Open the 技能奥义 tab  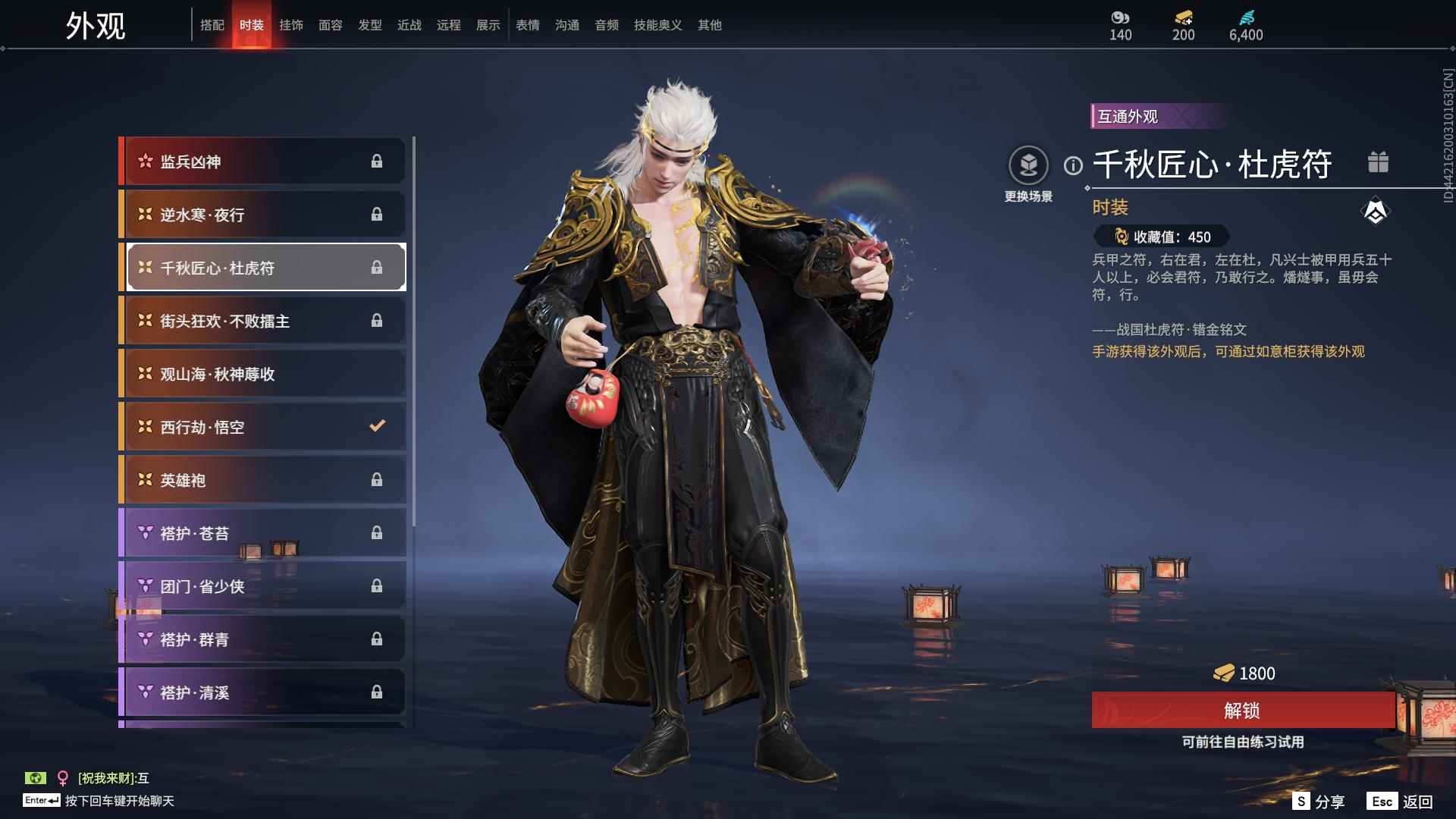(x=657, y=25)
